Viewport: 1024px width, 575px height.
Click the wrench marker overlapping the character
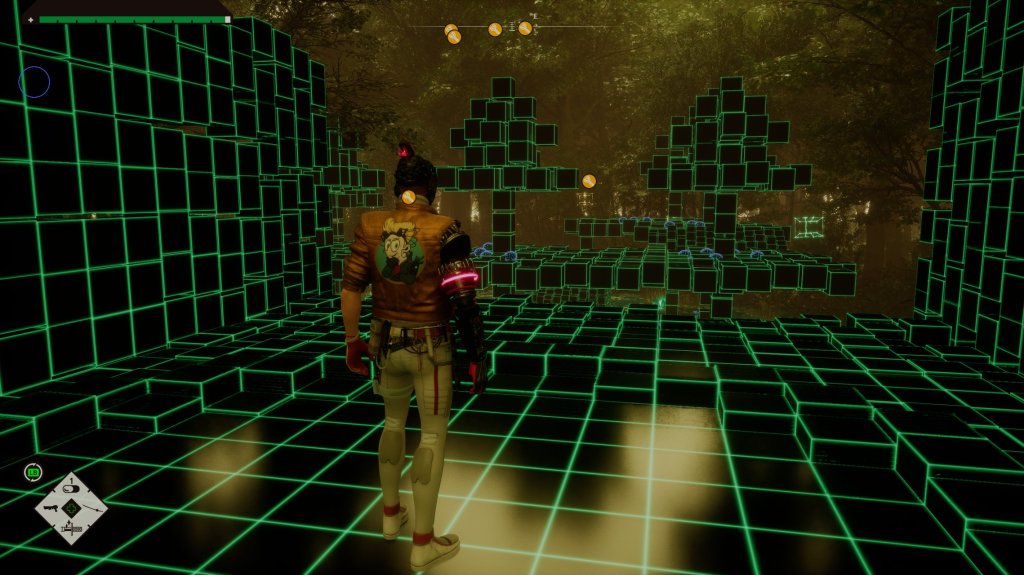point(408,197)
